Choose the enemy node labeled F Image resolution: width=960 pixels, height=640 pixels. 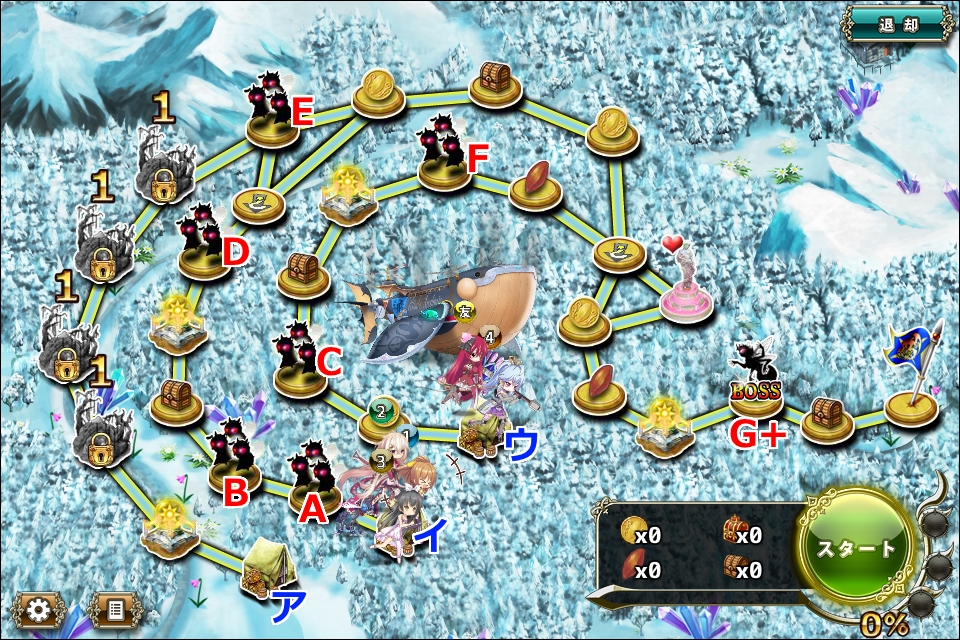[444, 155]
